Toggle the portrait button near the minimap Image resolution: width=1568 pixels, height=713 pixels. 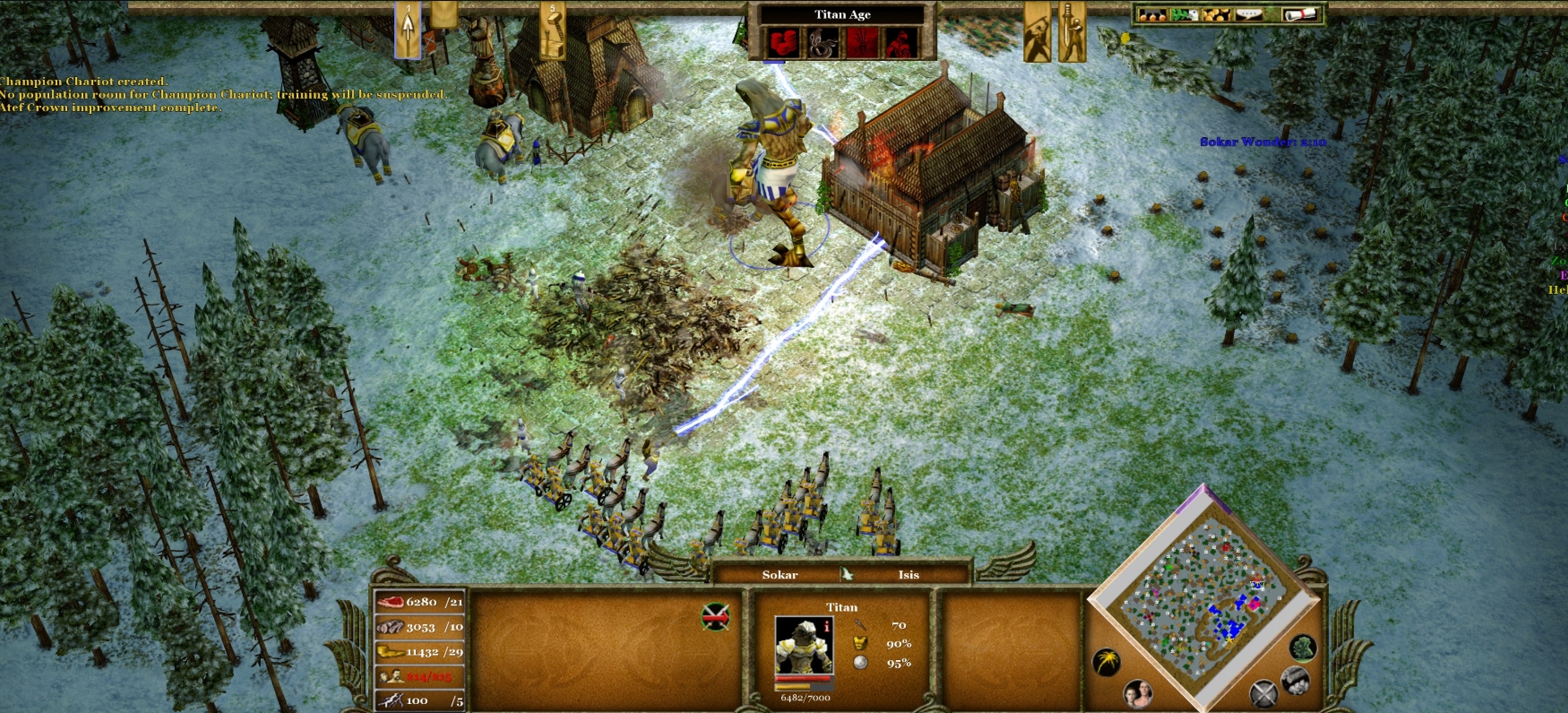tap(1139, 692)
